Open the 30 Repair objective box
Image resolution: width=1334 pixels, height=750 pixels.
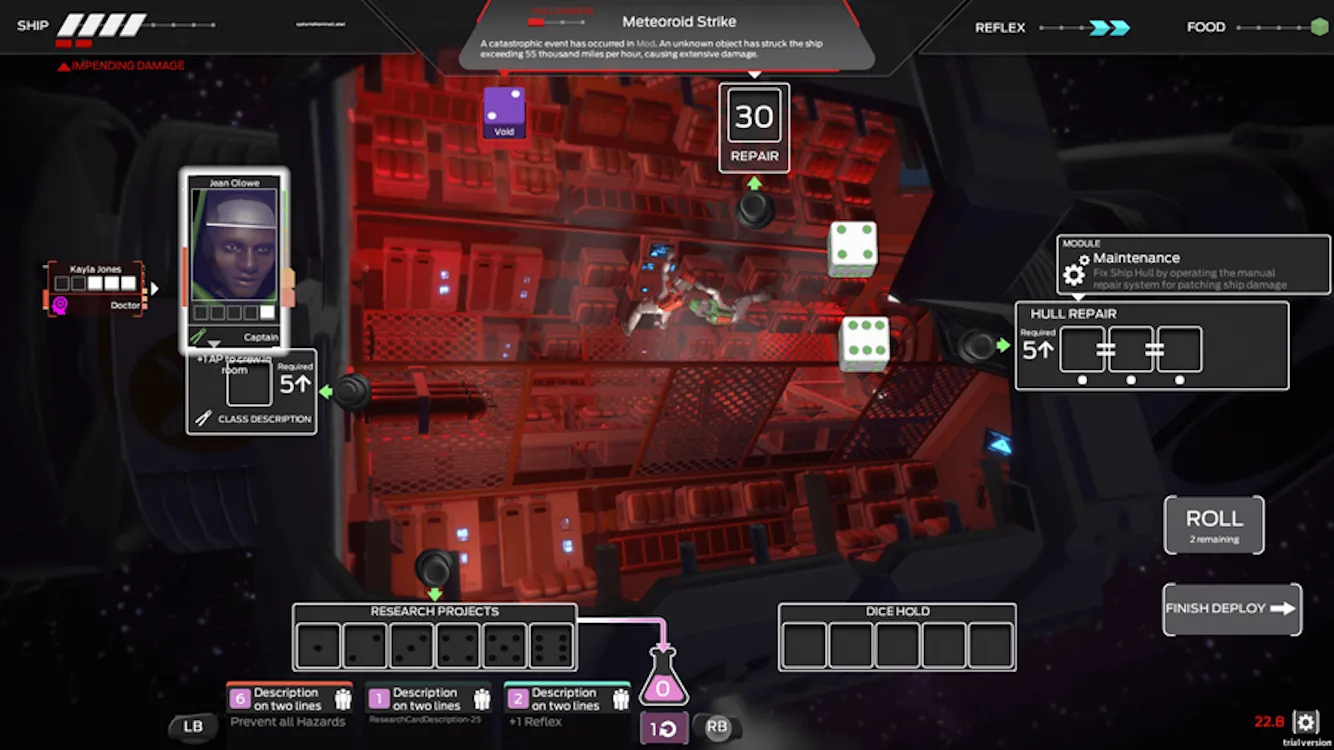tap(754, 128)
